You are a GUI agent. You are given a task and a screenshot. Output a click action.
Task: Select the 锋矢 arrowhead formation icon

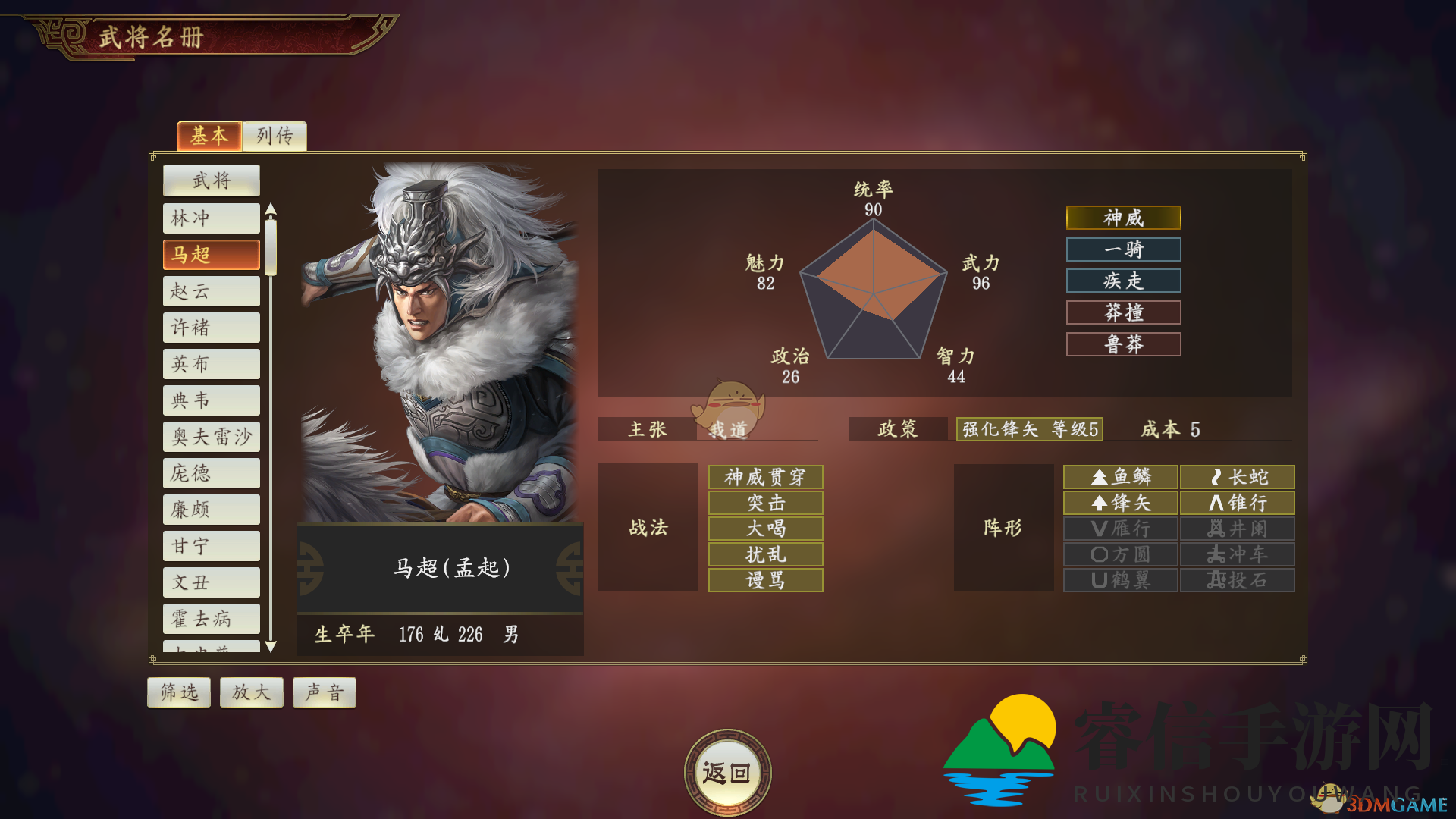pos(1120,503)
